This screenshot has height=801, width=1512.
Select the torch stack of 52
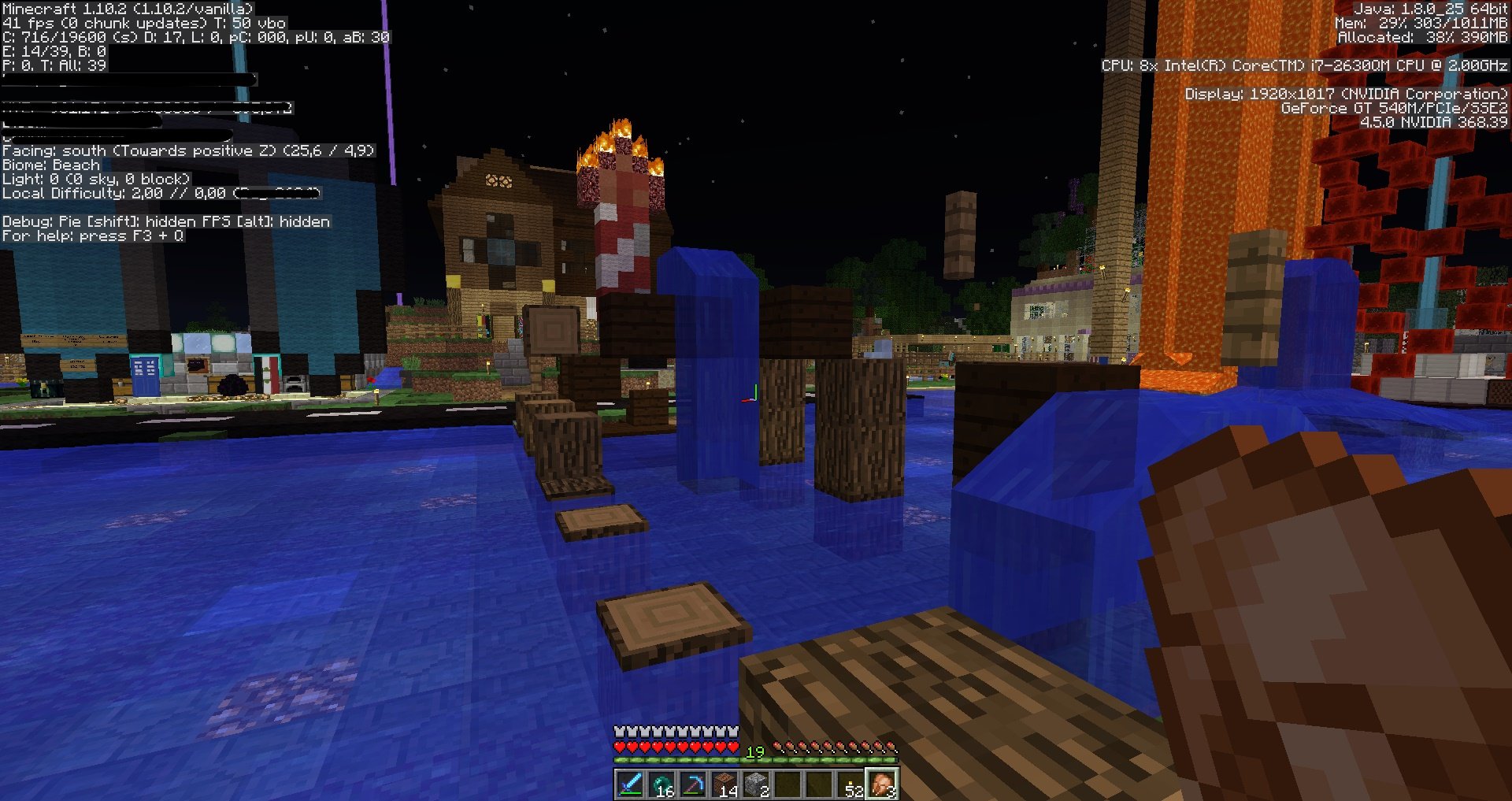point(850,784)
